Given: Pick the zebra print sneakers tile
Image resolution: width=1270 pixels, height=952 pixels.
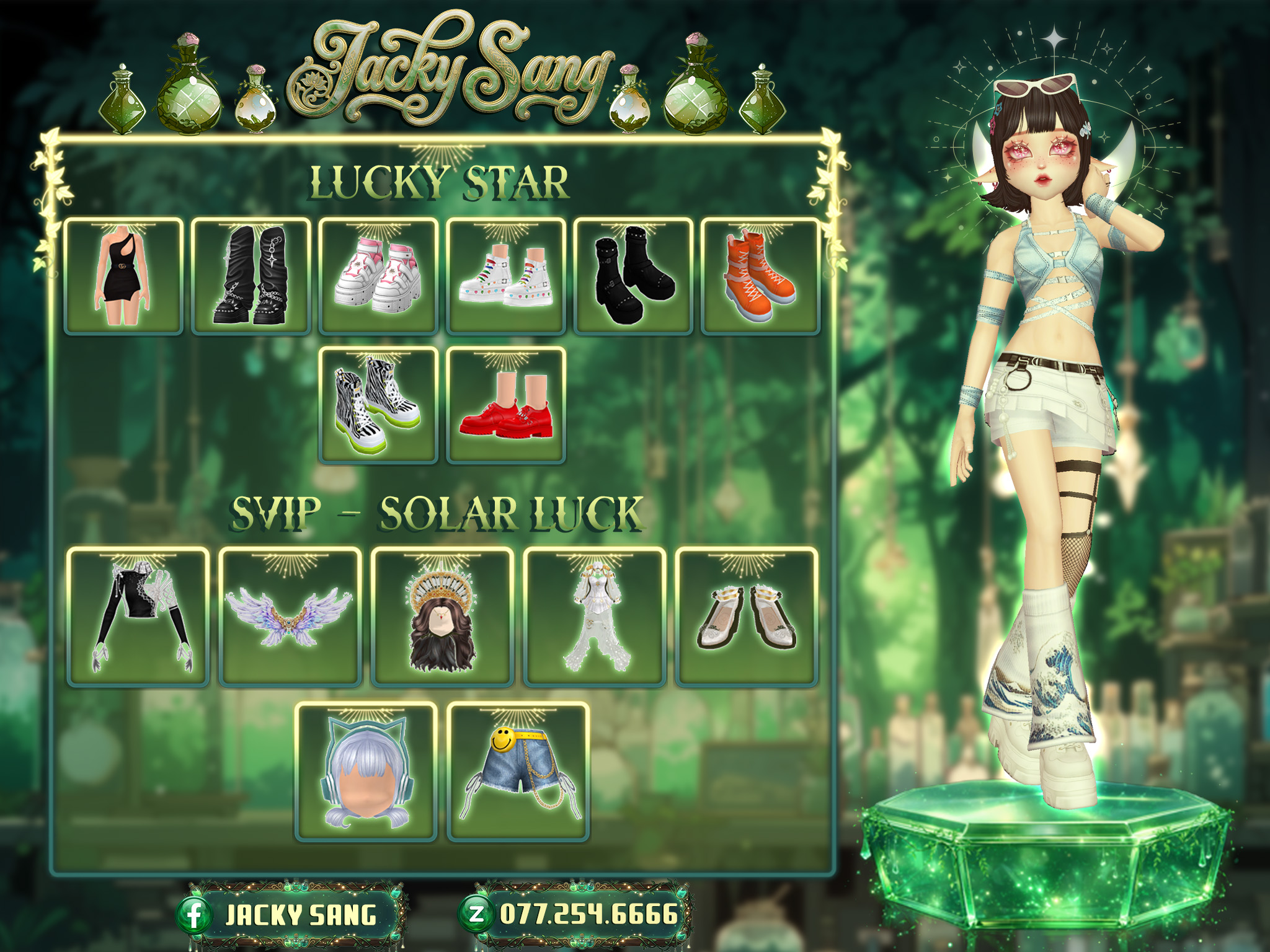Looking at the screenshot, I should (x=378, y=405).
